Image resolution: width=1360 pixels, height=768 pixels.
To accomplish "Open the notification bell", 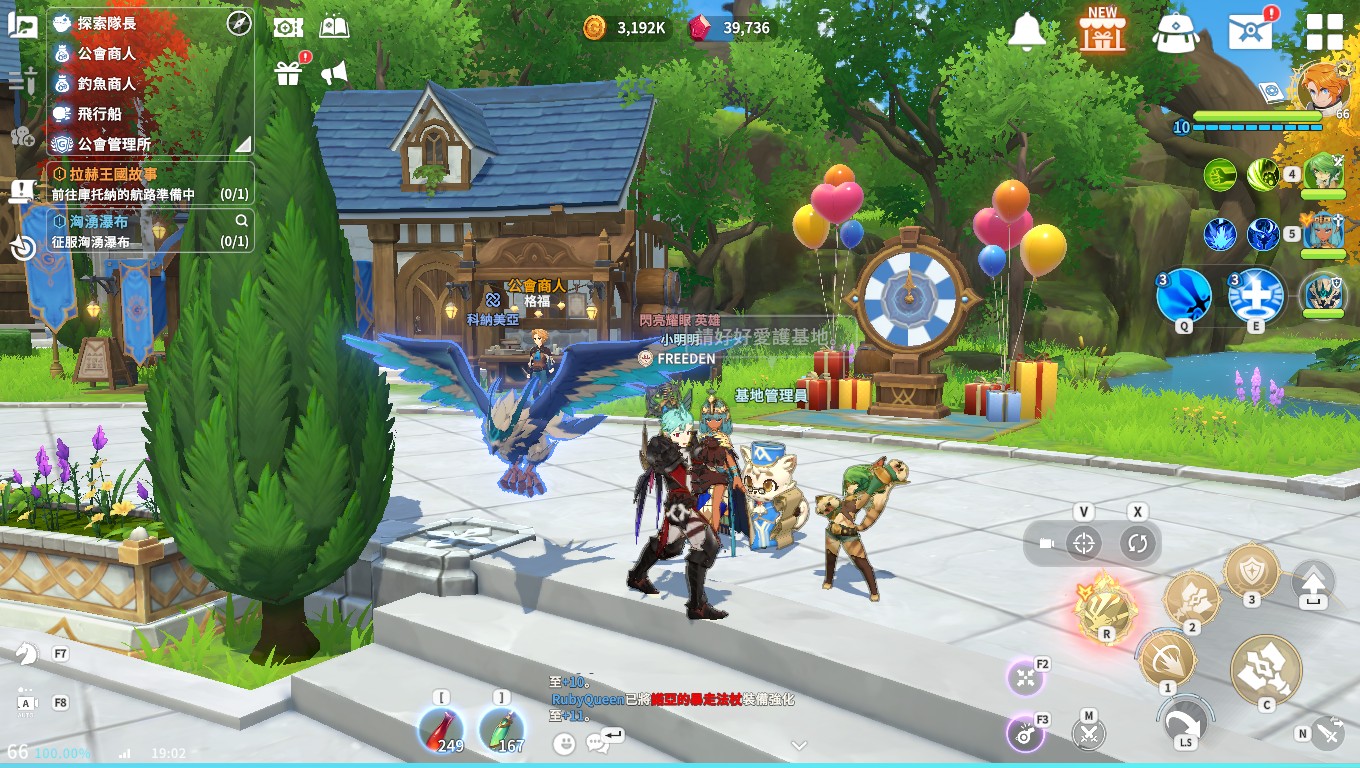I will pyautogui.click(x=1026, y=32).
